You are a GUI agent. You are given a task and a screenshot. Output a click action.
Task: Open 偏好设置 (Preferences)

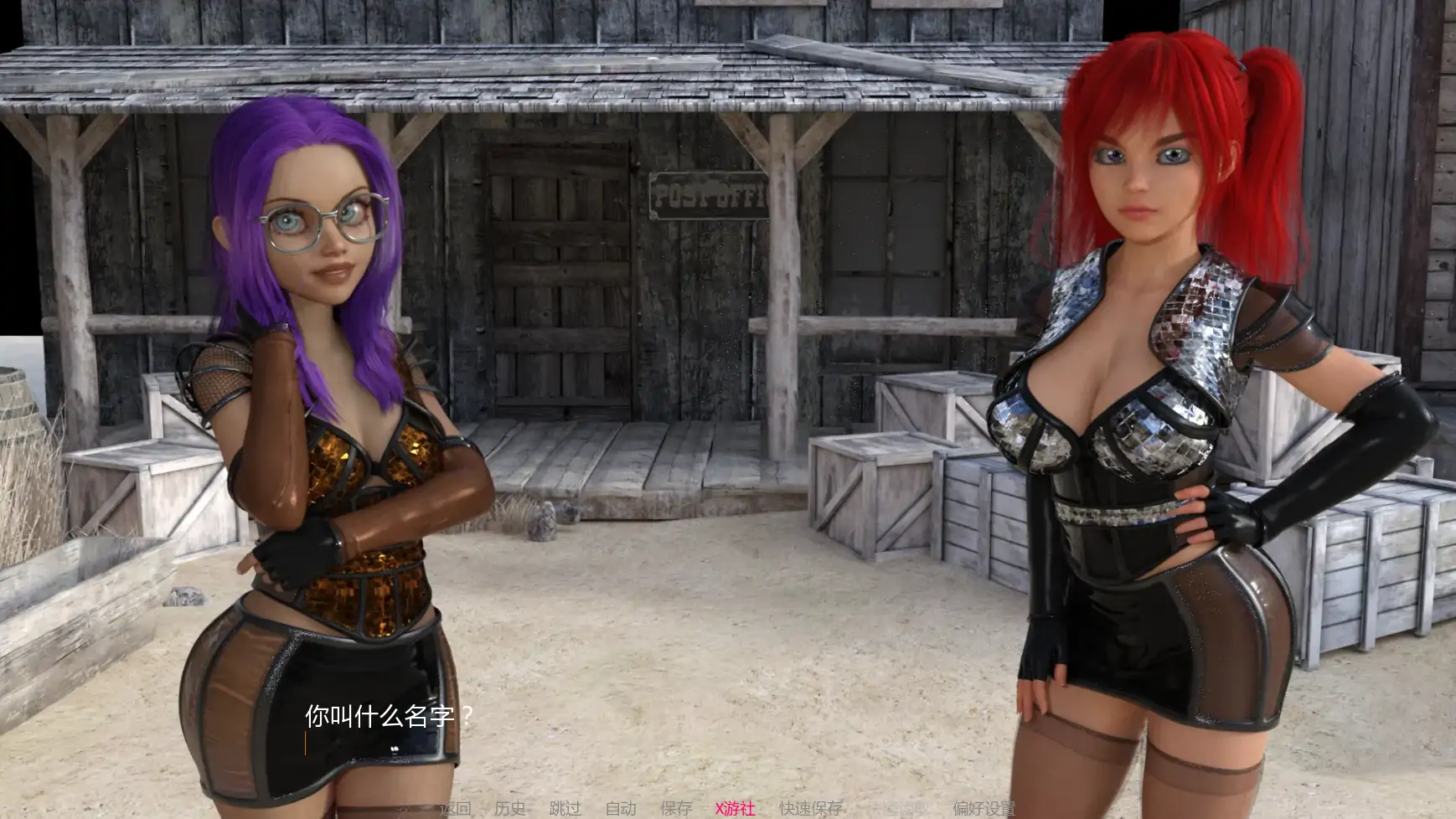pos(984,808)
